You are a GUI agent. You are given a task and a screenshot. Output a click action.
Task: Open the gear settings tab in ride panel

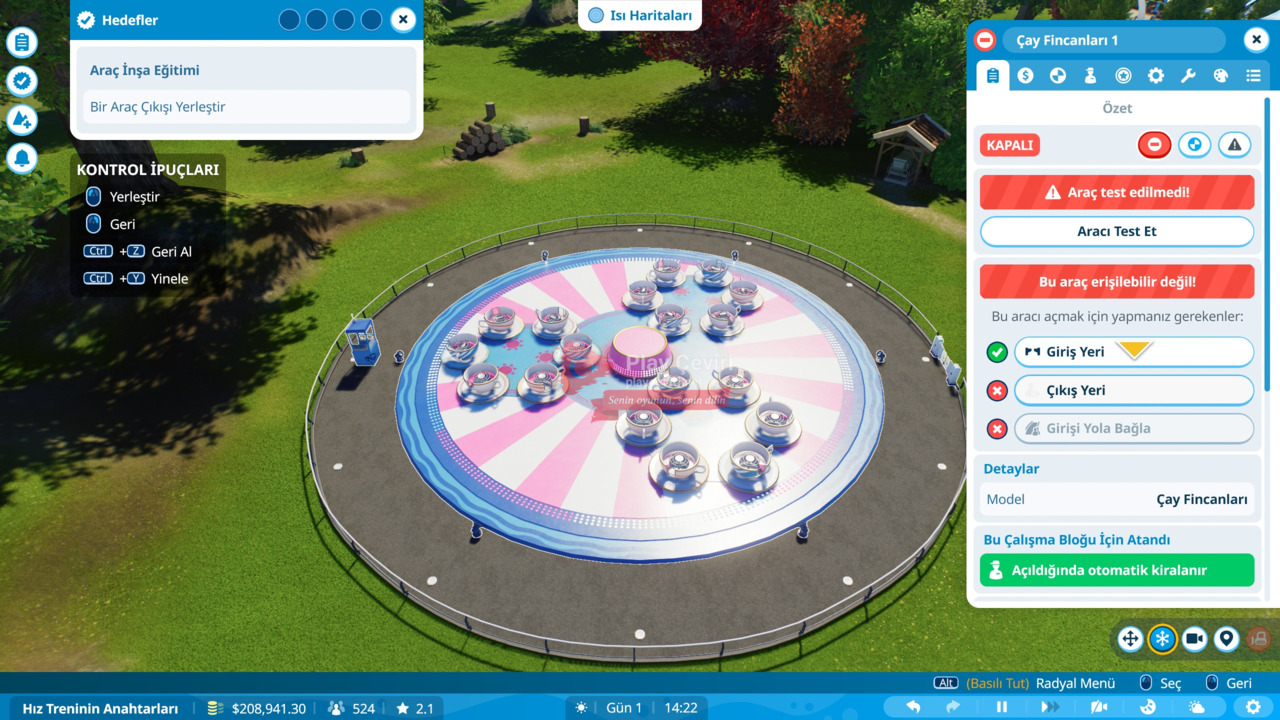tap(1155, 75)
